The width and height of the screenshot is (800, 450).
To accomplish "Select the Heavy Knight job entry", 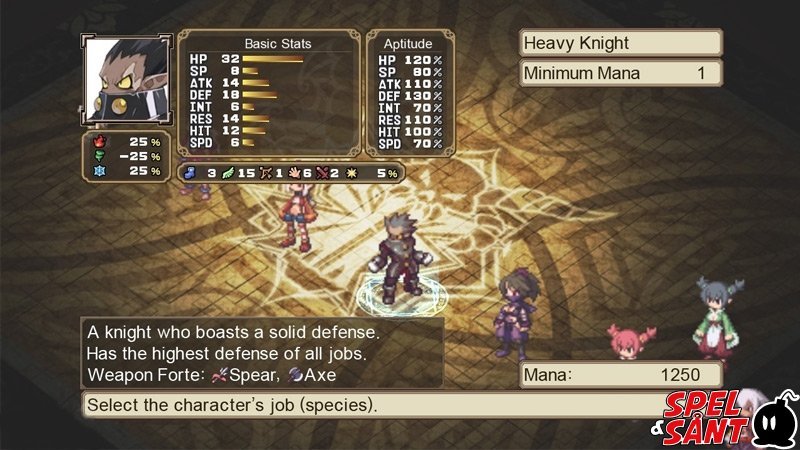I will click(620, 43).
